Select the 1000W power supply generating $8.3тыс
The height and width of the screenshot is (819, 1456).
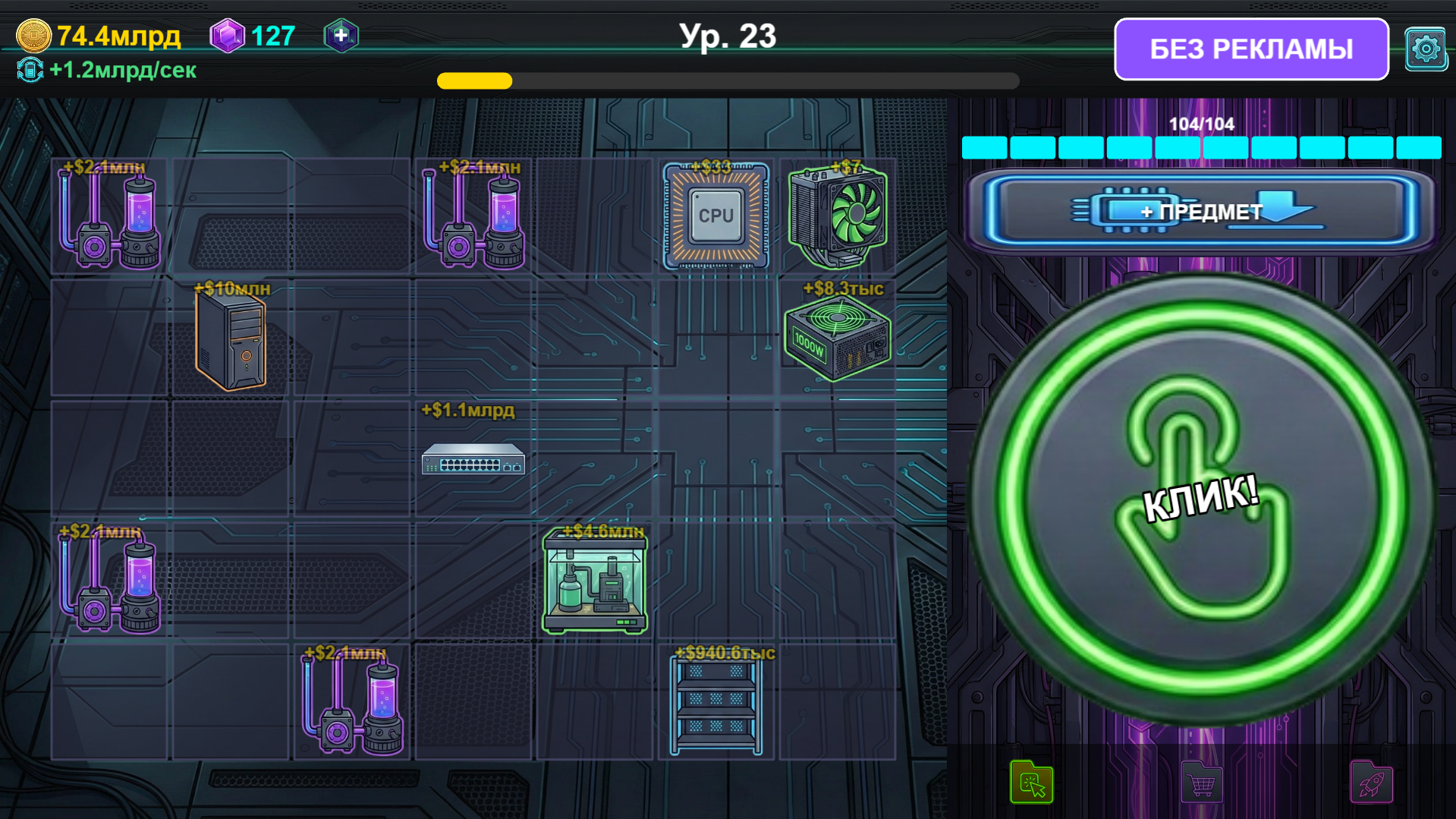(837, 336)
